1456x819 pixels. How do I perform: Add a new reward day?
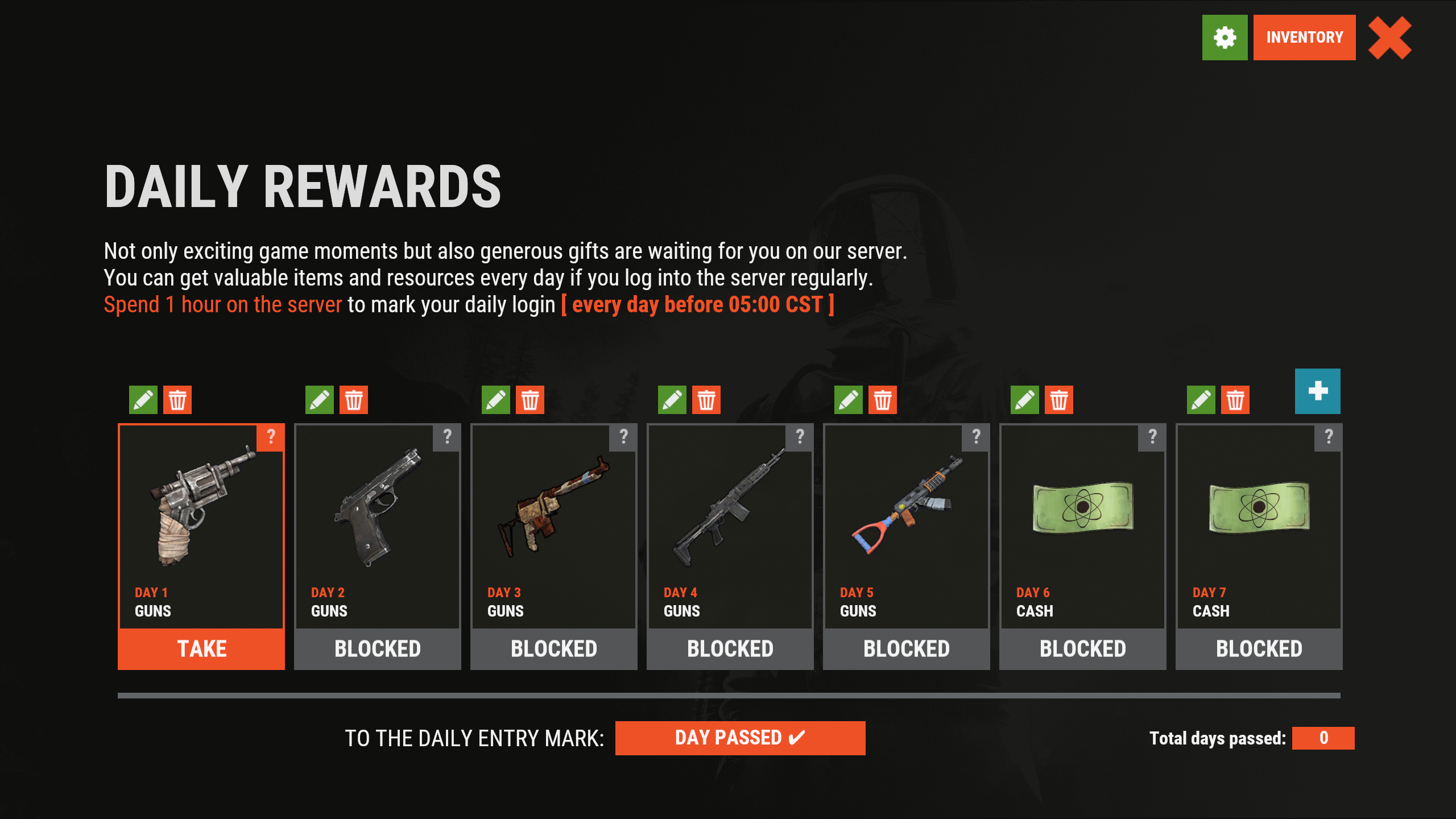(x=1317, y=391)
